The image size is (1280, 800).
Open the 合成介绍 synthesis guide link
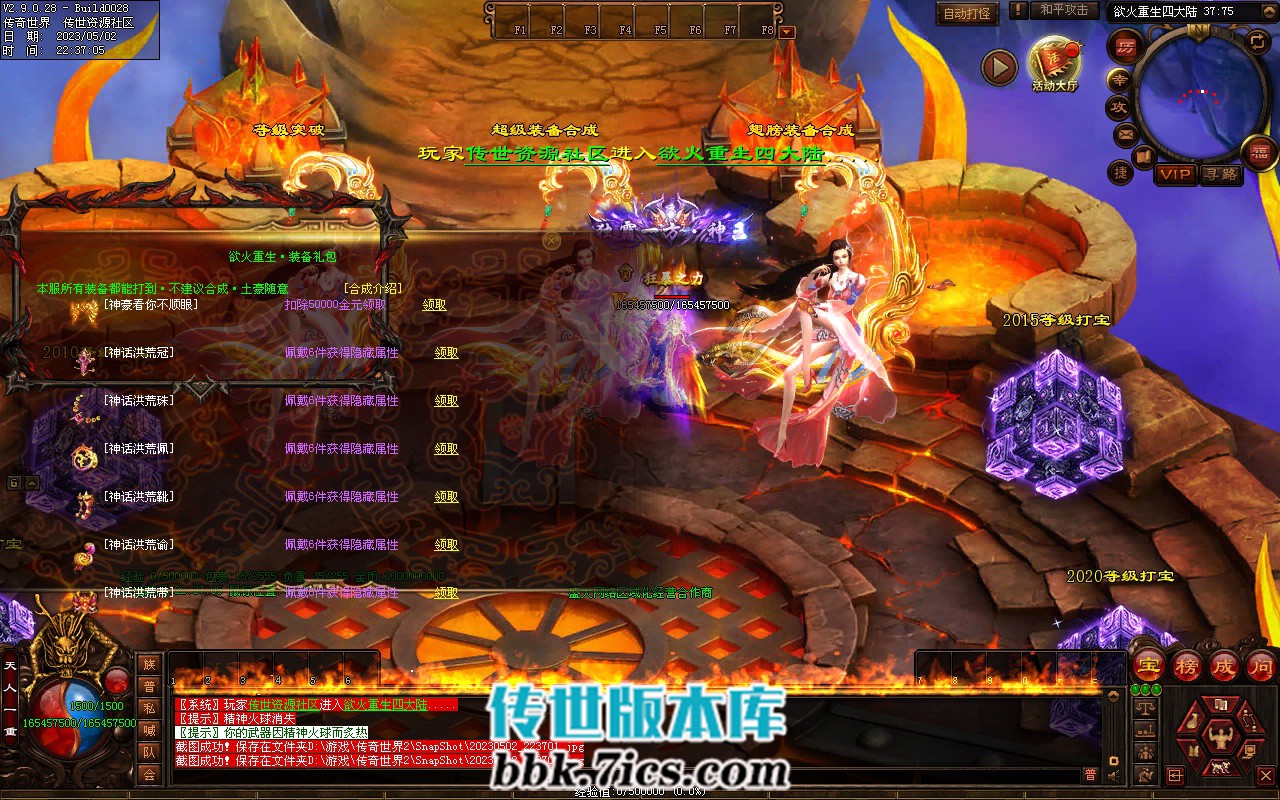coord(372,288)
